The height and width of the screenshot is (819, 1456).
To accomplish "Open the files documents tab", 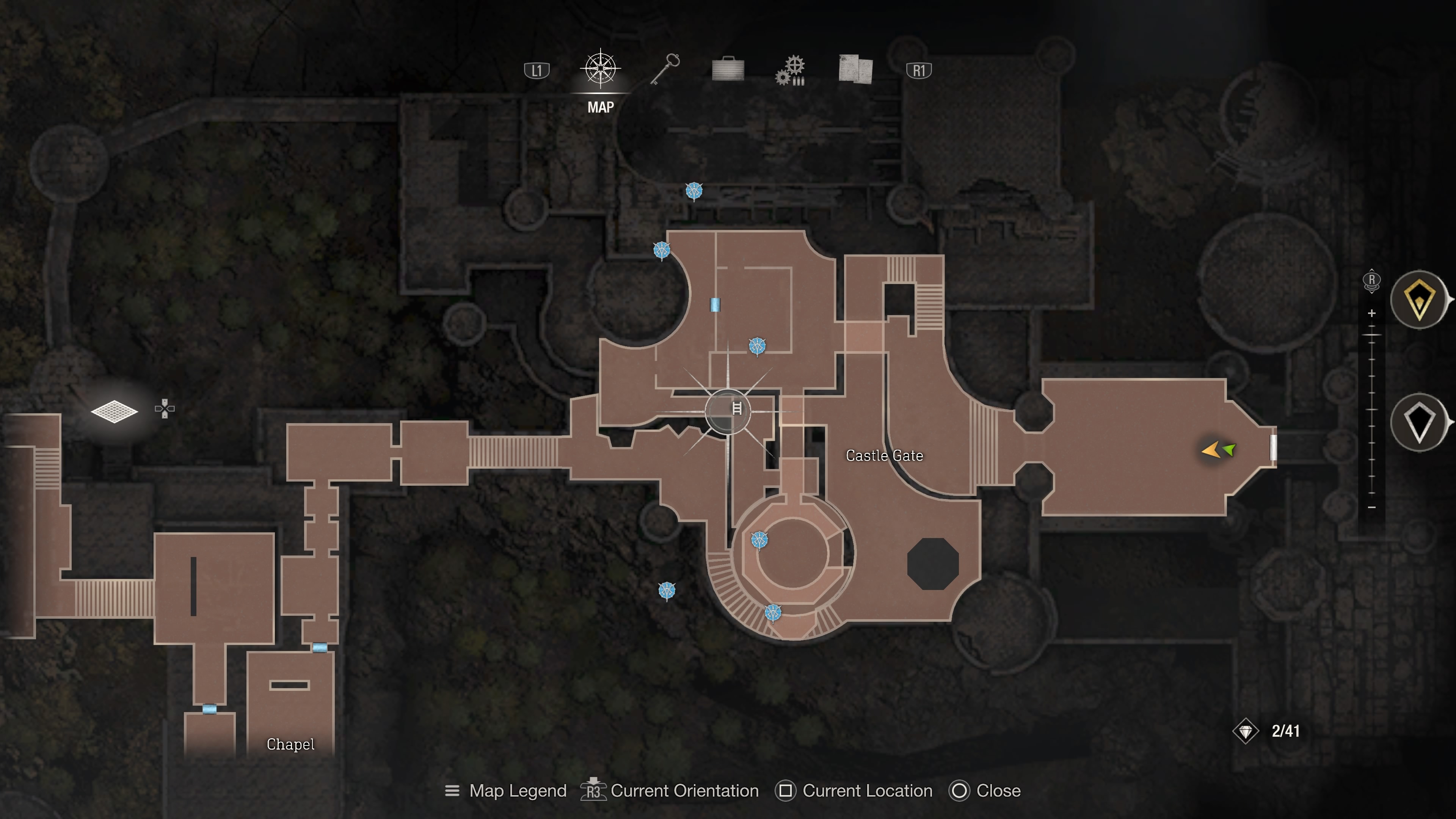I will (x=855, y=69).
